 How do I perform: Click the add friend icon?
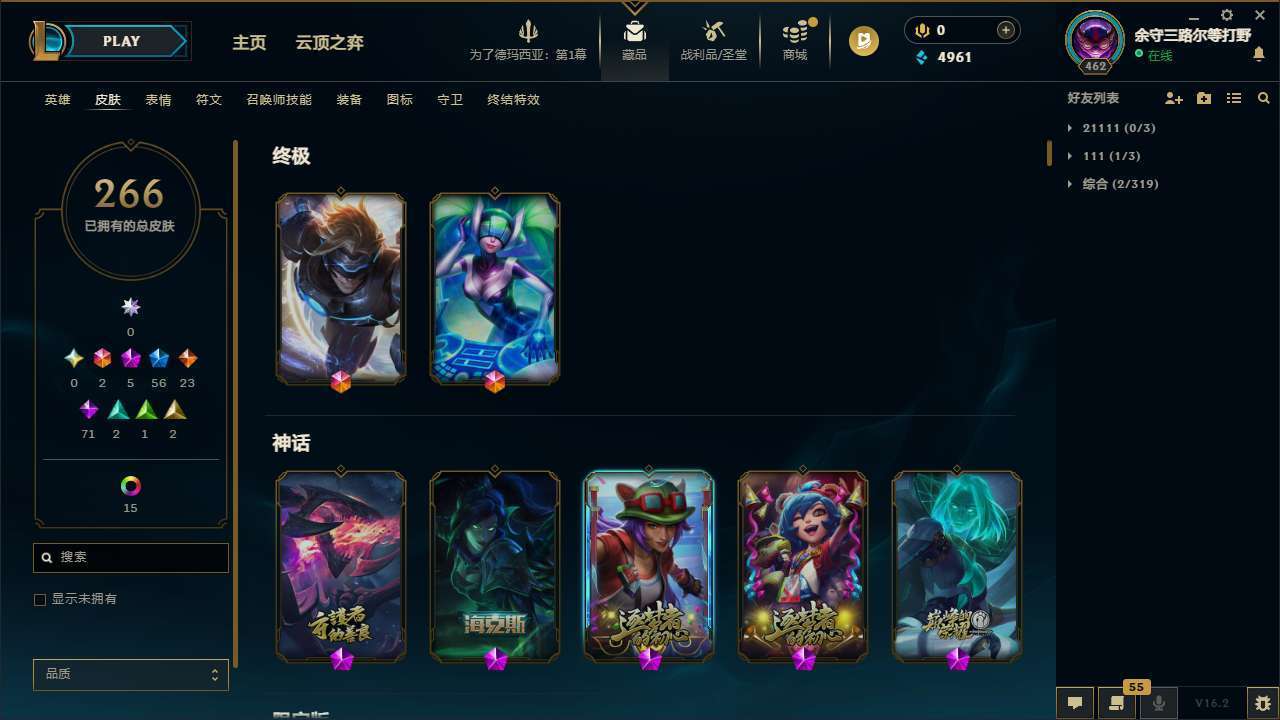coord(1174,98)
